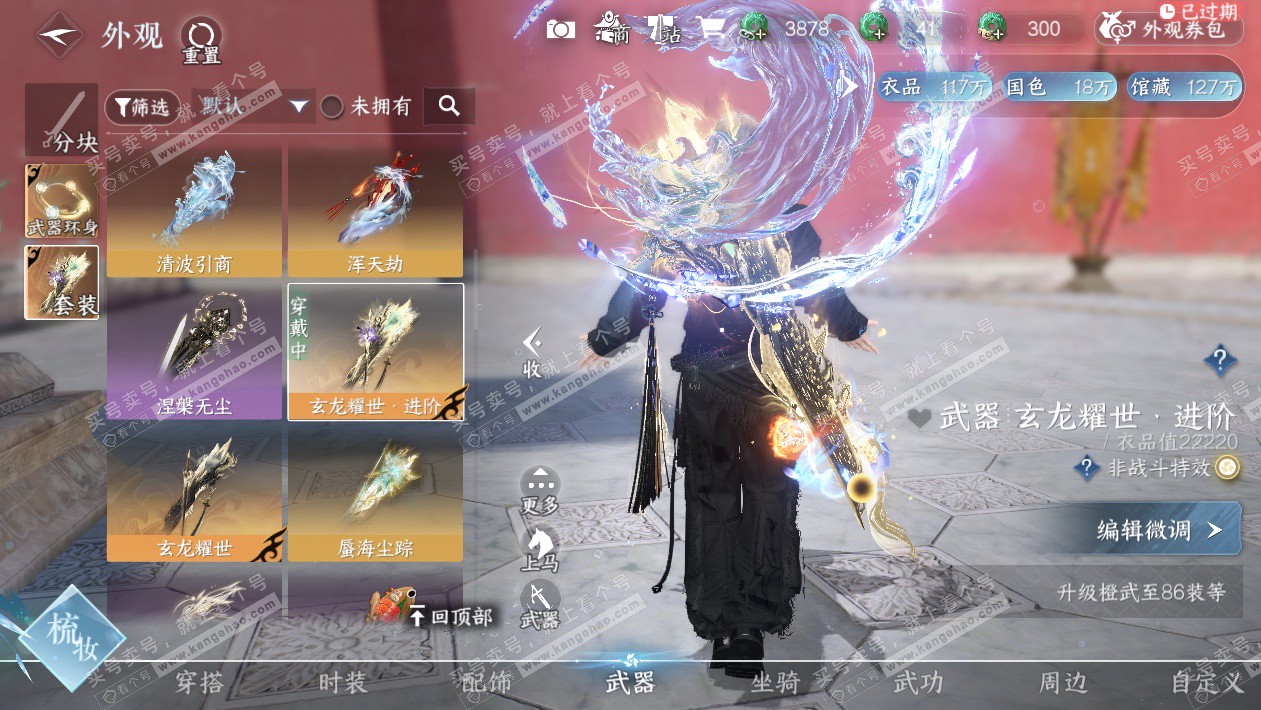Open the 默认 sort dropdown

(253, 106)
